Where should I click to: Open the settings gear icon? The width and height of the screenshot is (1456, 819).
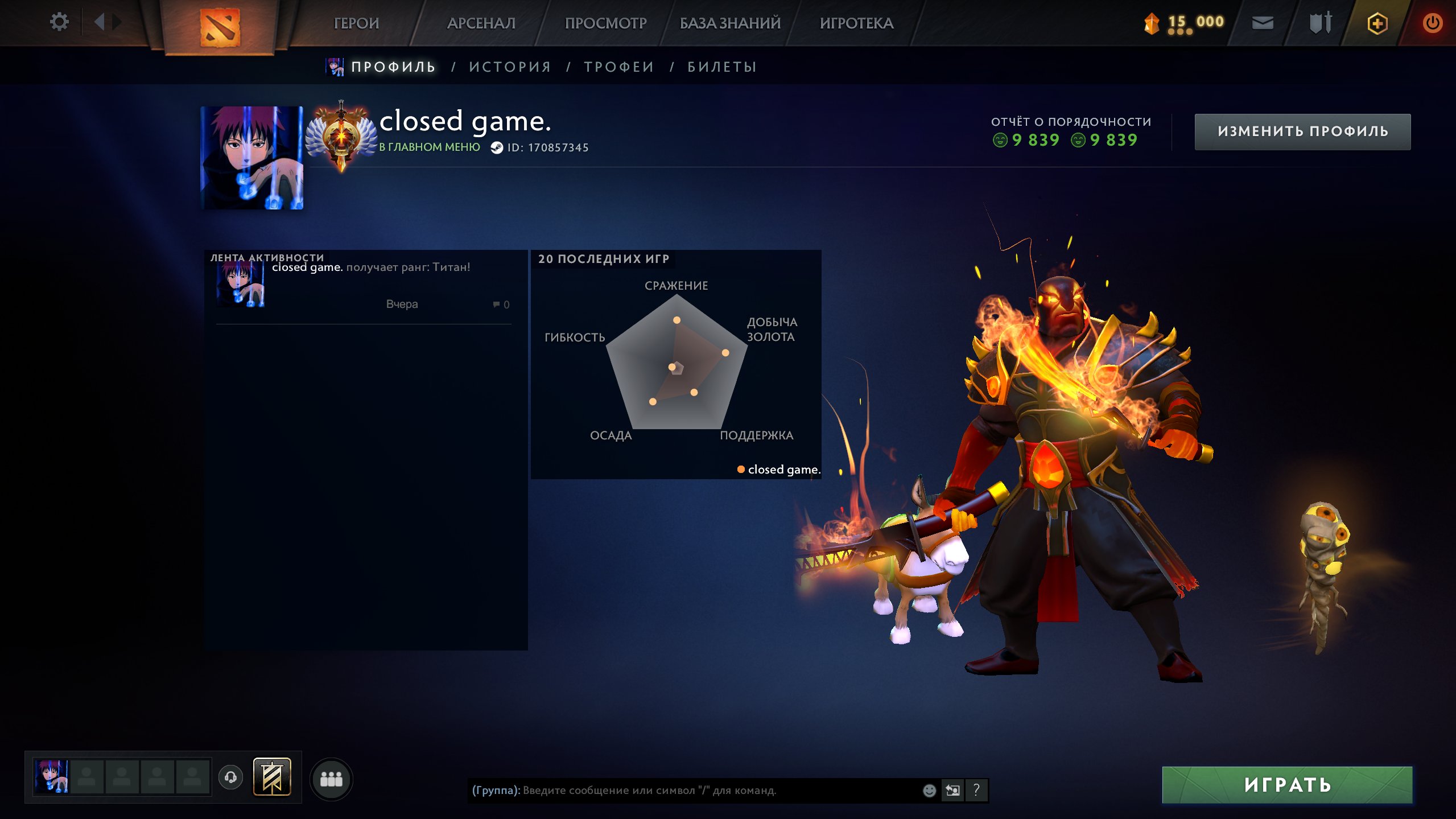click(x=59, y=22)
